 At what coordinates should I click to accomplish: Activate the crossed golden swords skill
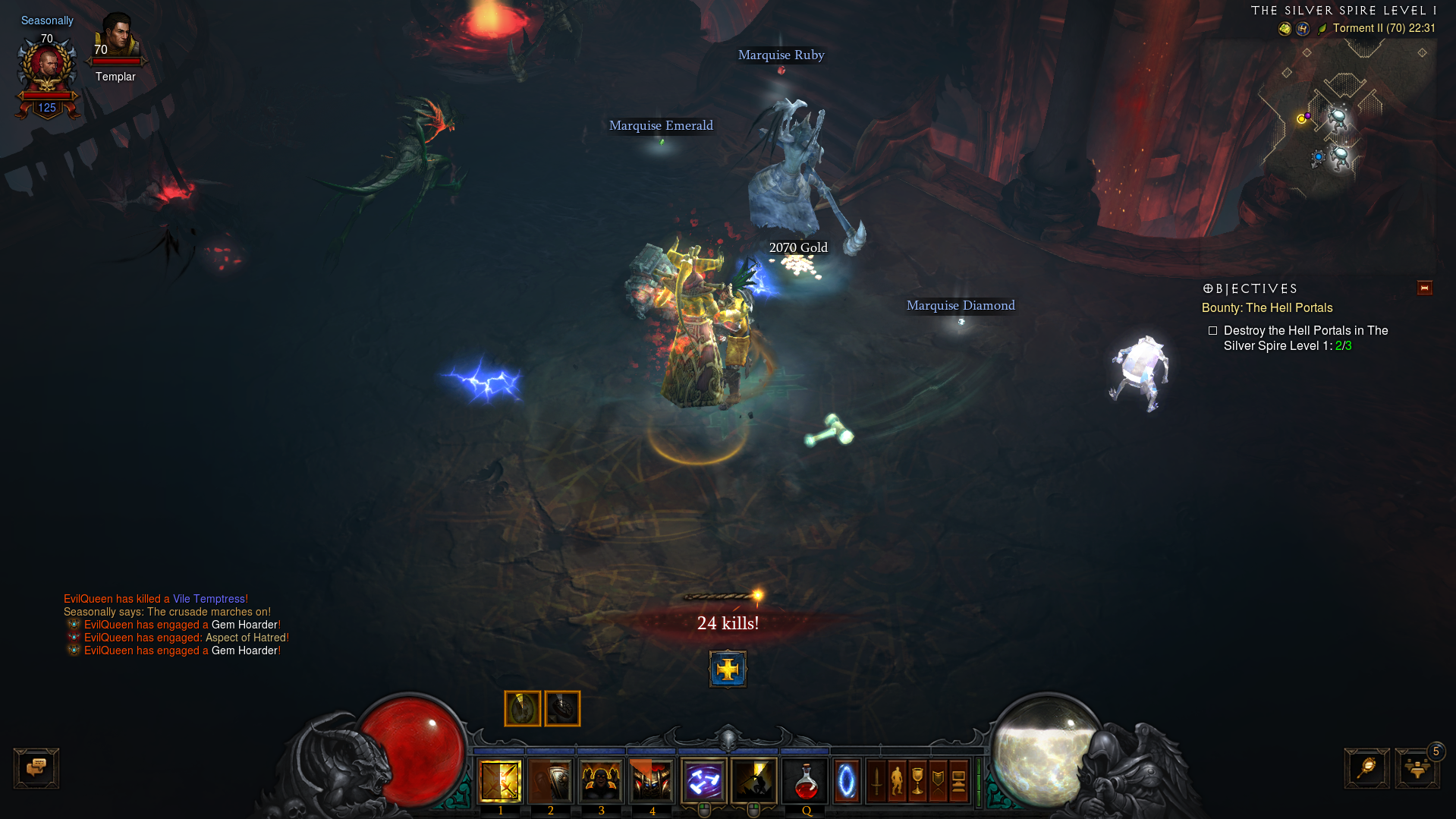[x=500, y=780]
